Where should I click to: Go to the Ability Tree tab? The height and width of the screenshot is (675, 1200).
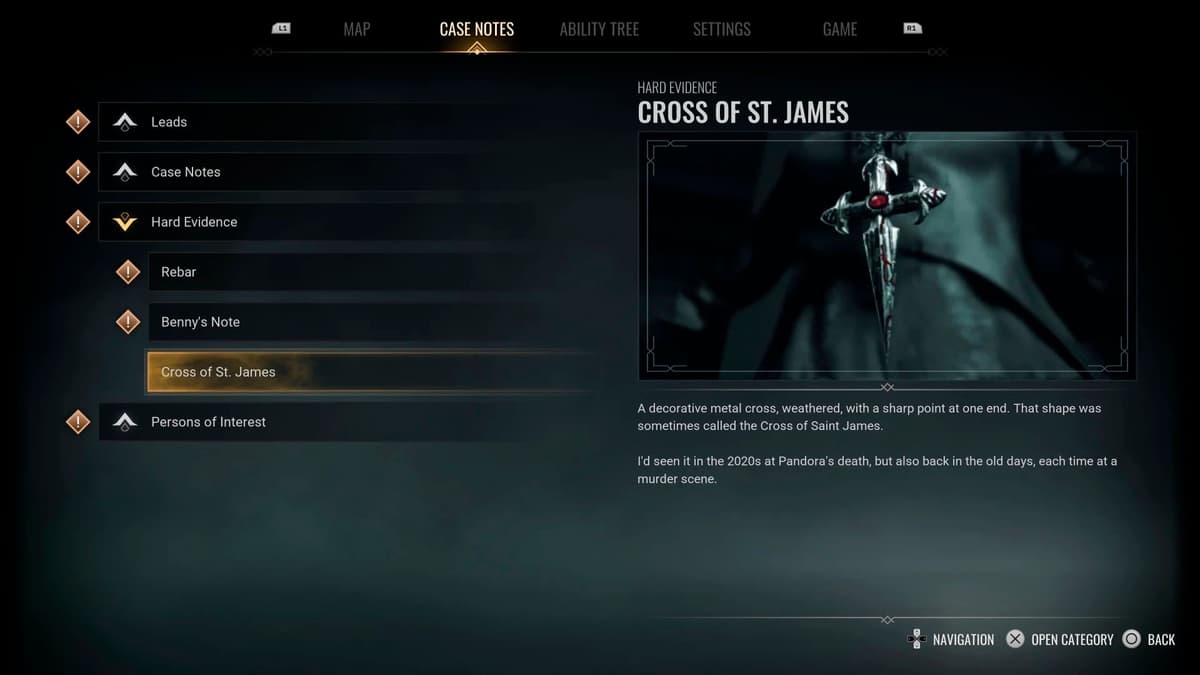coord(599,29)
